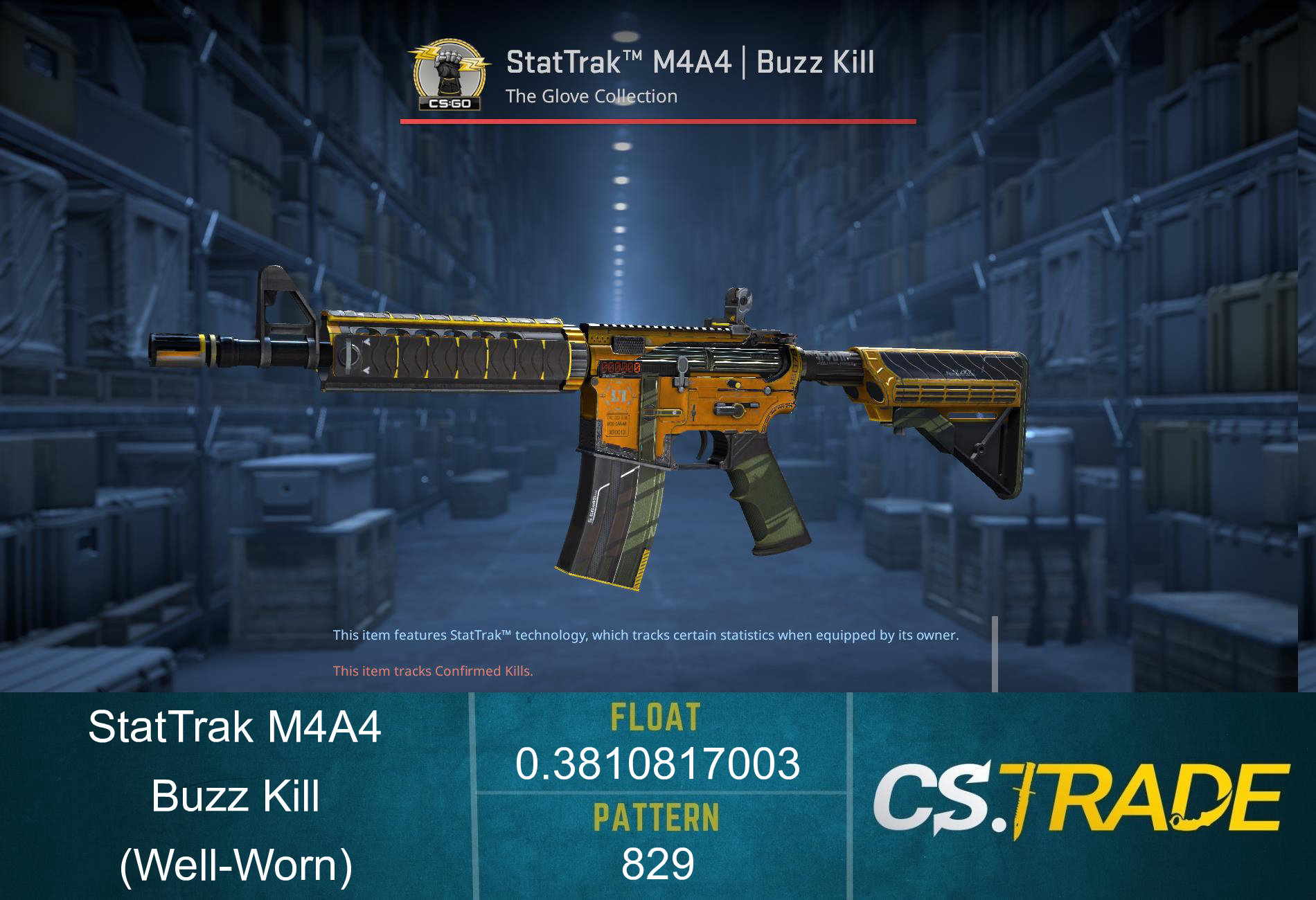This screenshot has height=900, width=1316.
Task: Click the red divider bar under the title
Action: [657, 120]
